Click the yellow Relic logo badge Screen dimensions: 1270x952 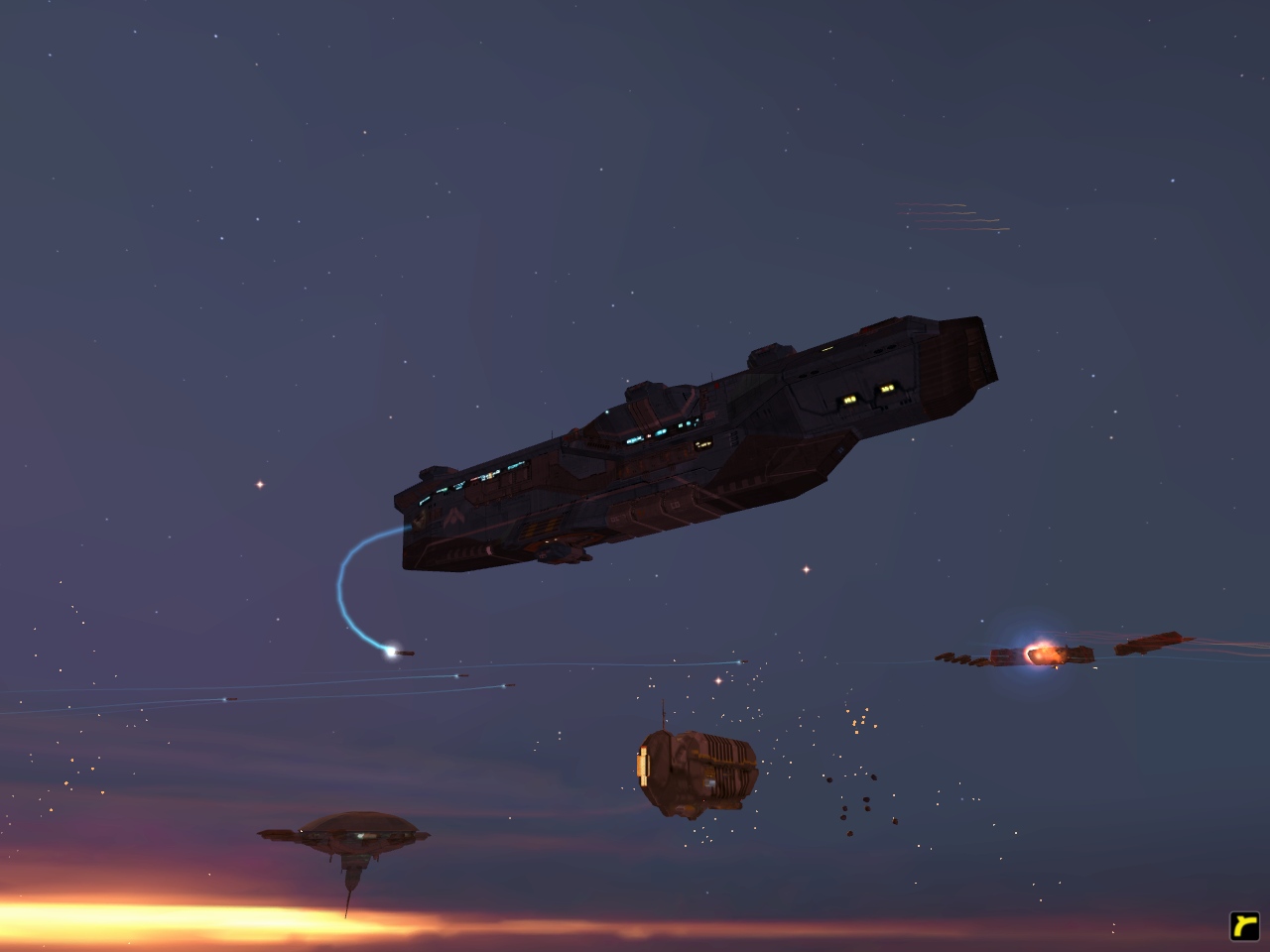pyautogui.click(x=1242, y=925)
